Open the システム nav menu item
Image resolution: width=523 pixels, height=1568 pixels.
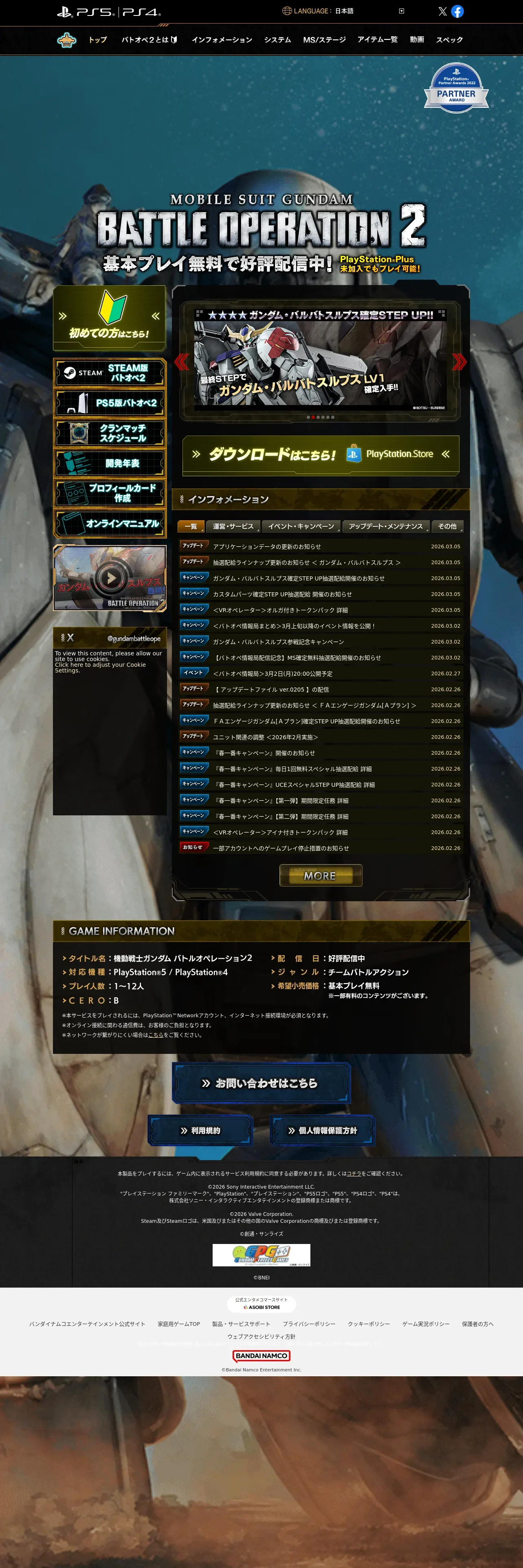tap(277, 39)
